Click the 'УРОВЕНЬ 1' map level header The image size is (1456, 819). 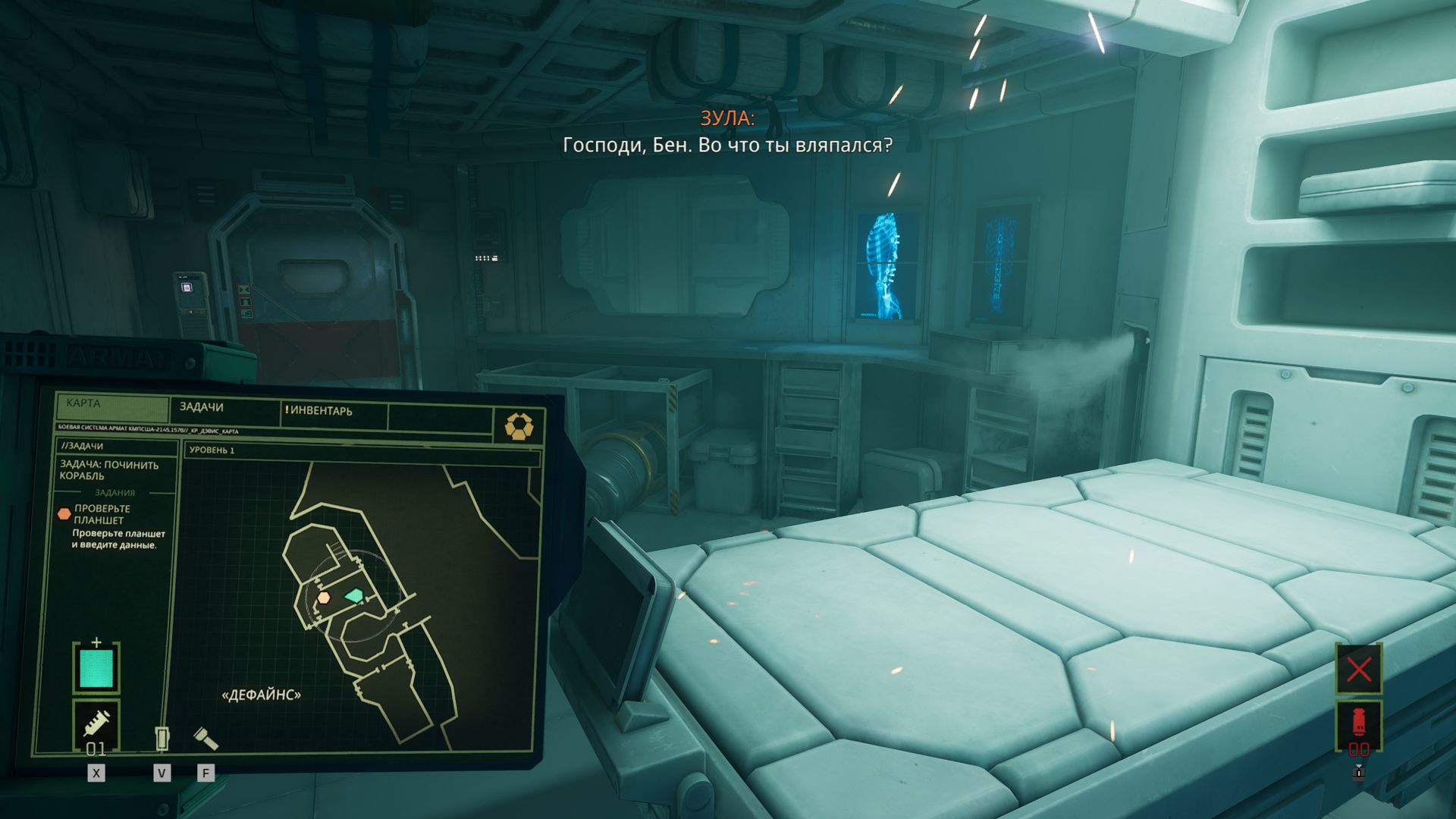212,450
